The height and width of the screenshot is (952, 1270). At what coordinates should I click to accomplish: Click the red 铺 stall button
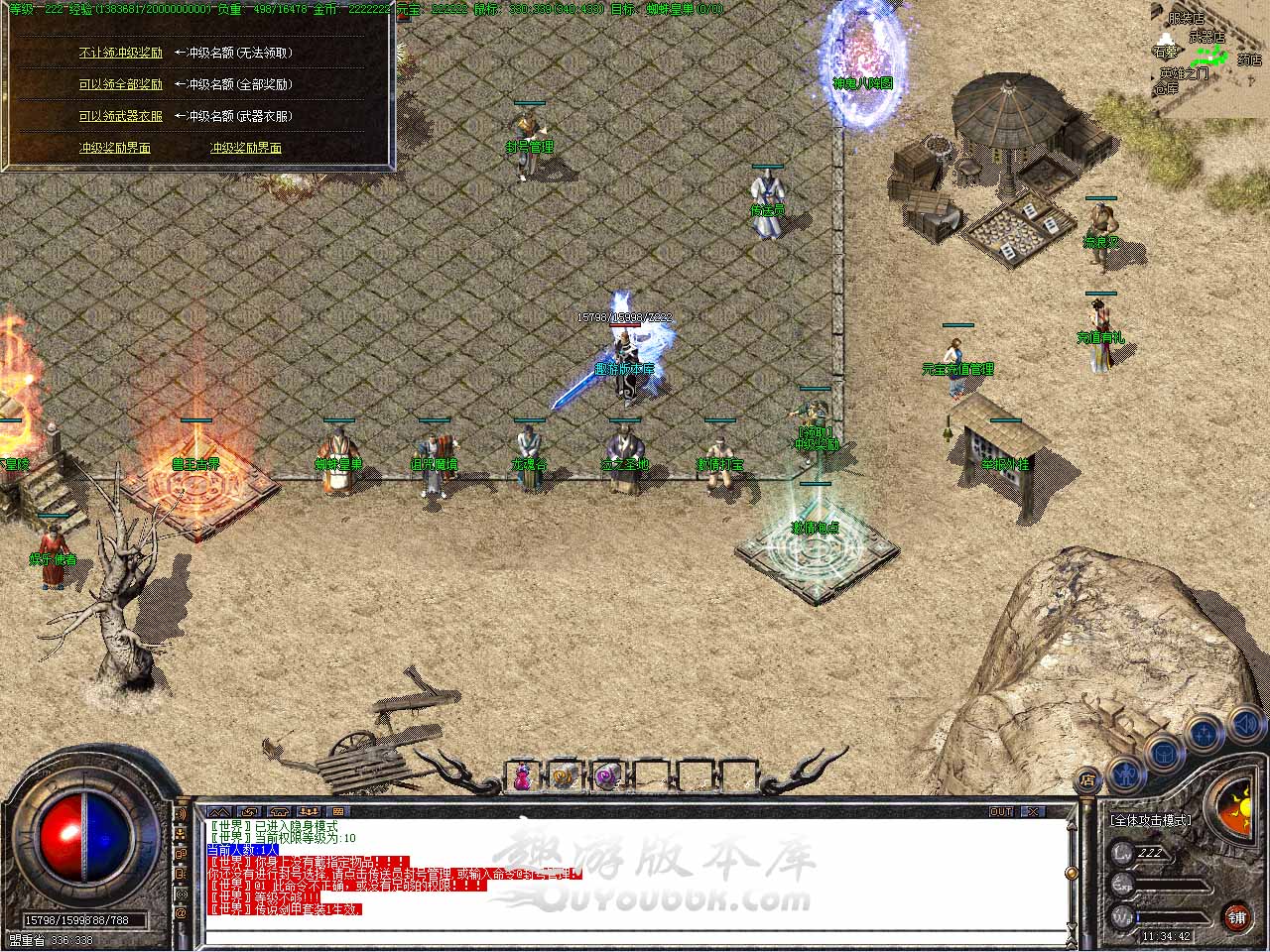(1237, 917)
